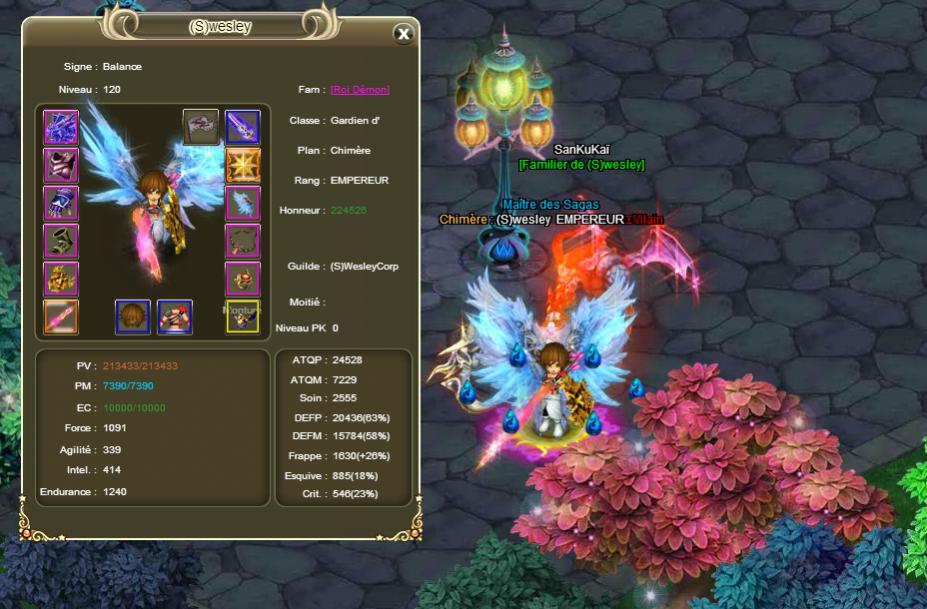This screenshot has width=927, height=609.
Task: Select the golden shield slot
Action: click(x=242, y=165)
